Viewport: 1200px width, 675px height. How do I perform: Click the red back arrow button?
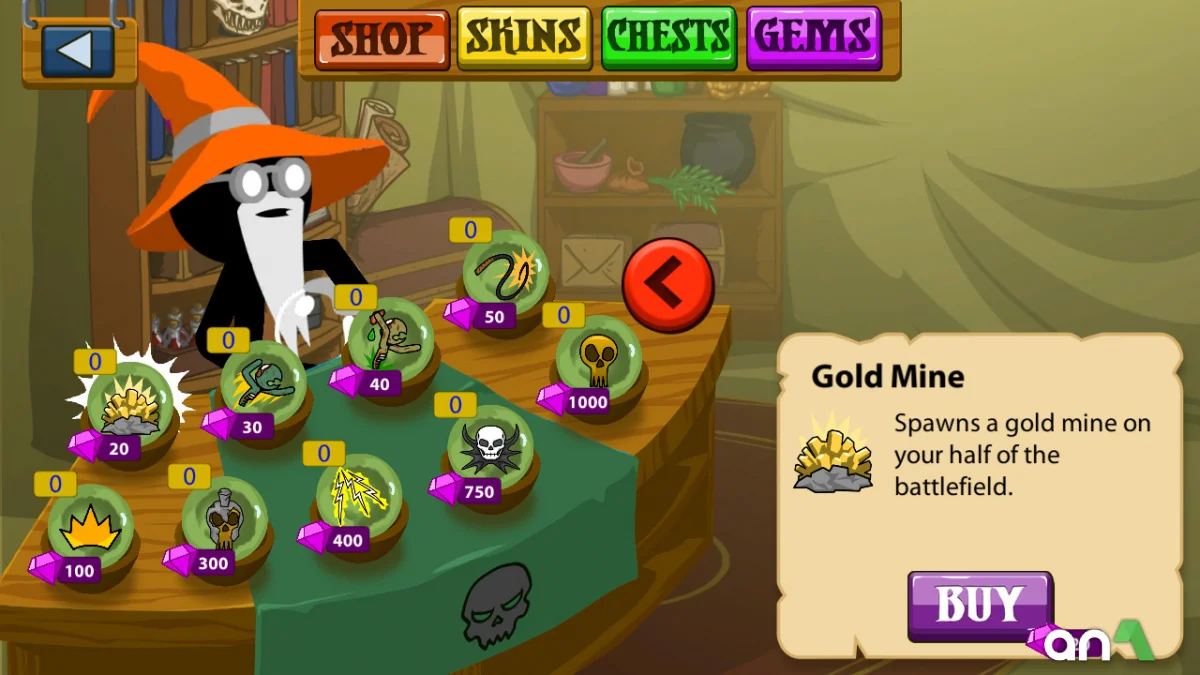click(x=668, y=284)
